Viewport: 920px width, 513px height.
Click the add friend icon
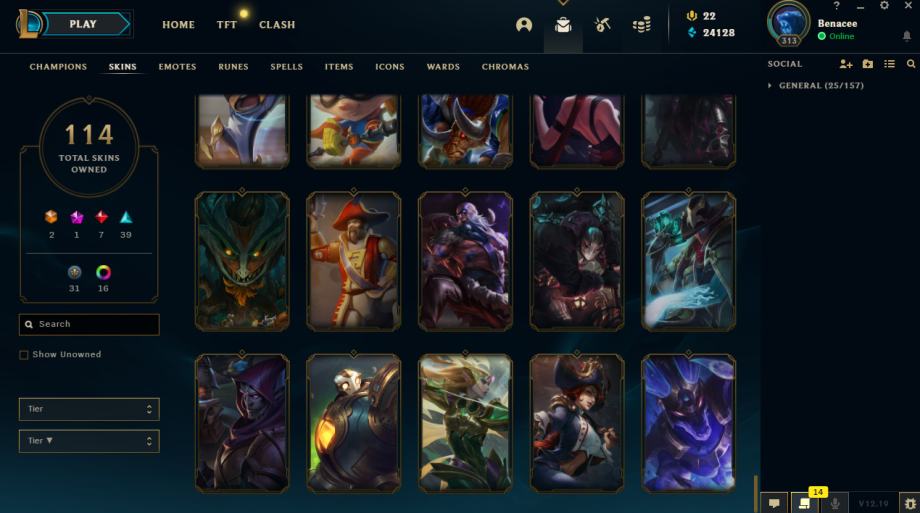pyautogui.click(x=846, y=64)
